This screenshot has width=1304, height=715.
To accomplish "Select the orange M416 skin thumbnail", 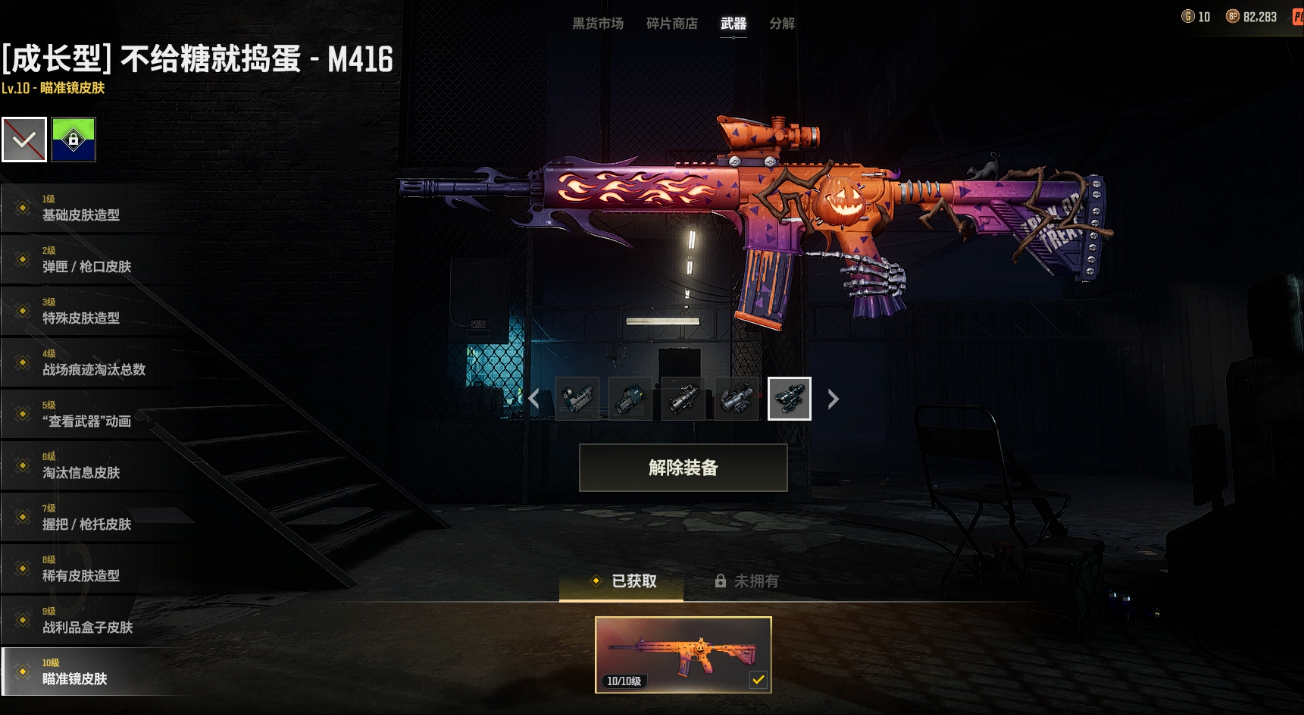I will [683, 655].
